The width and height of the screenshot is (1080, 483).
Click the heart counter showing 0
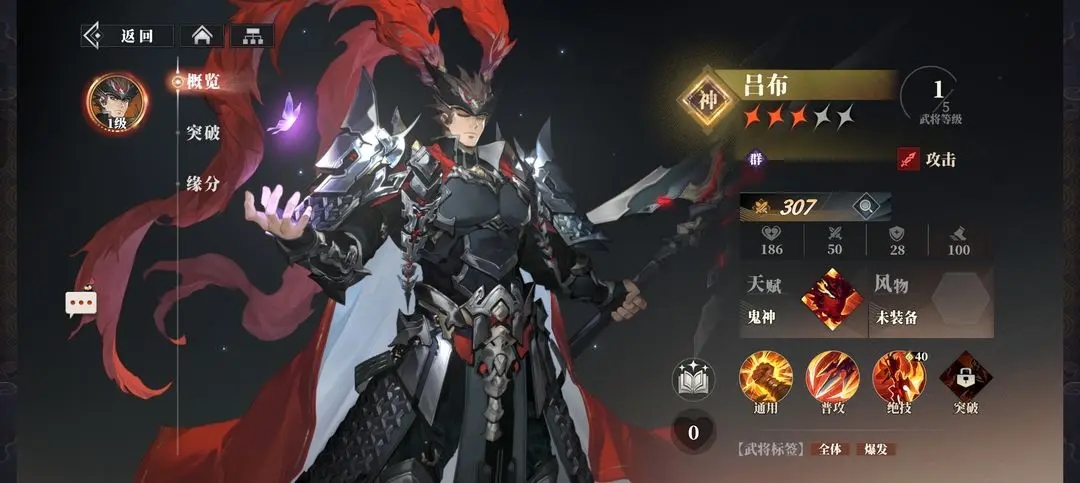[692, 433]
